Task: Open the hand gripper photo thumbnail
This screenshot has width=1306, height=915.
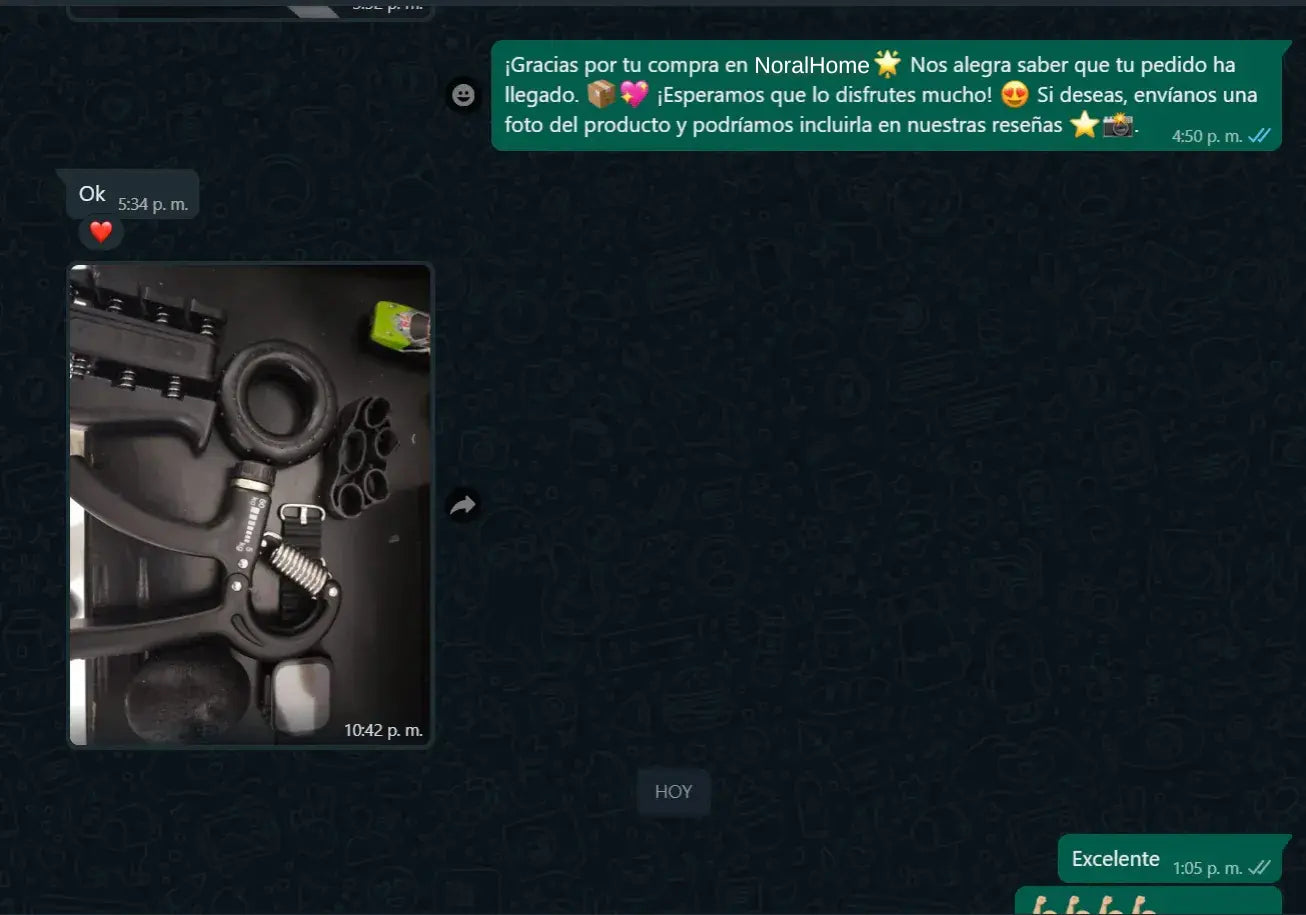Action: click(250, 505)
